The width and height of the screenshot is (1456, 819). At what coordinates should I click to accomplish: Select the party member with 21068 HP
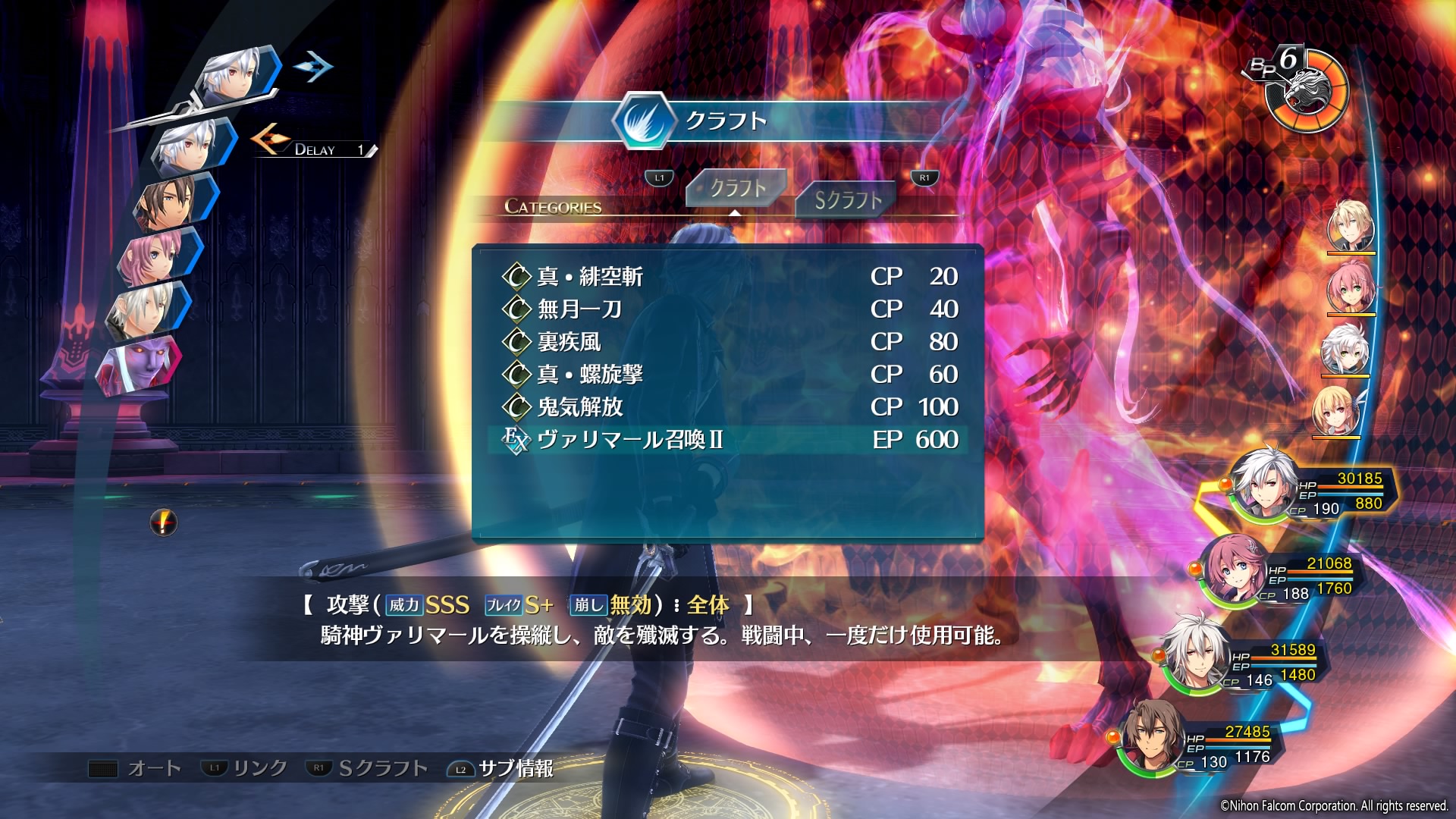click(1235, 570)
